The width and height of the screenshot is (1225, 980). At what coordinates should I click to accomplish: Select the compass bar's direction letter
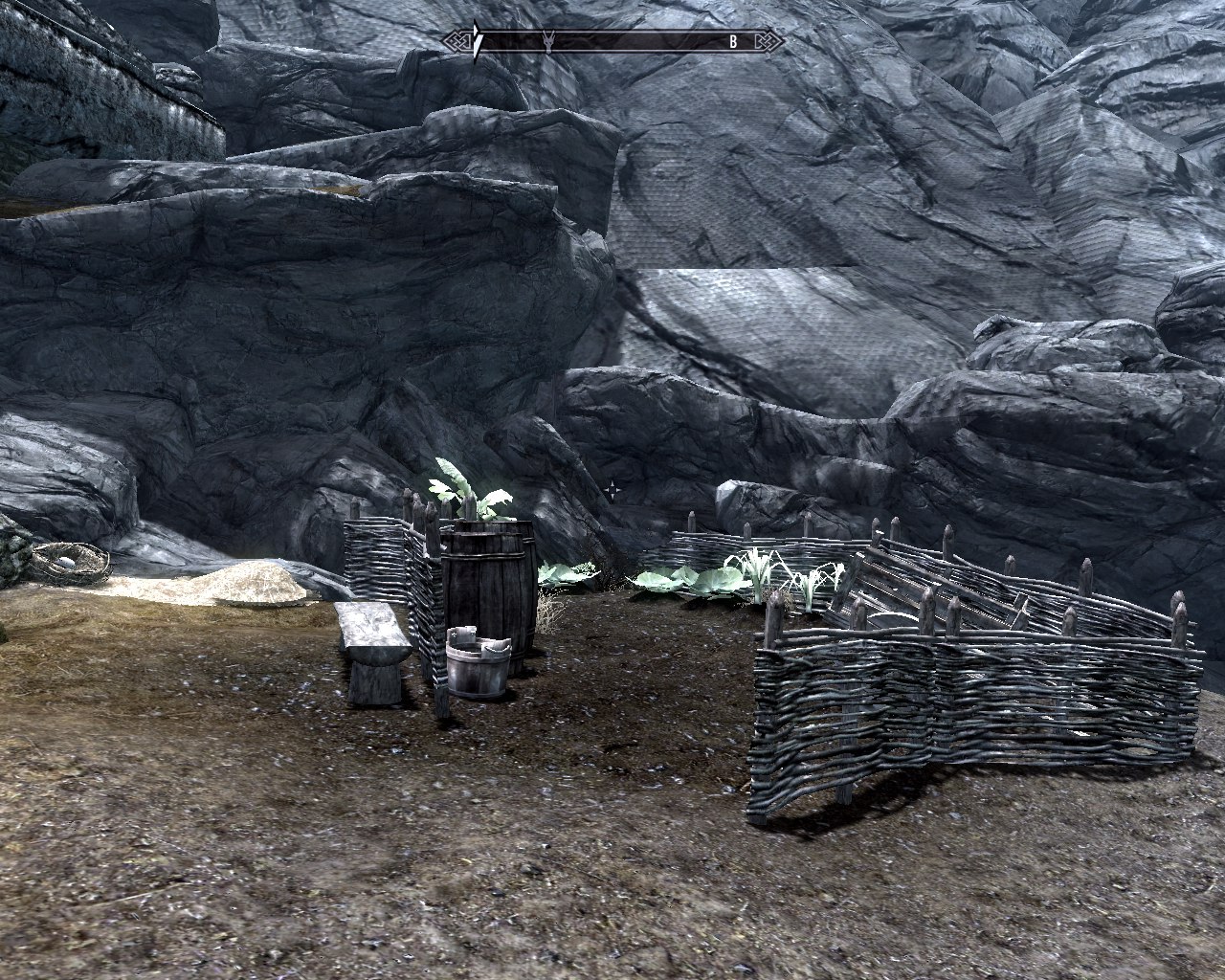[733, 41]
